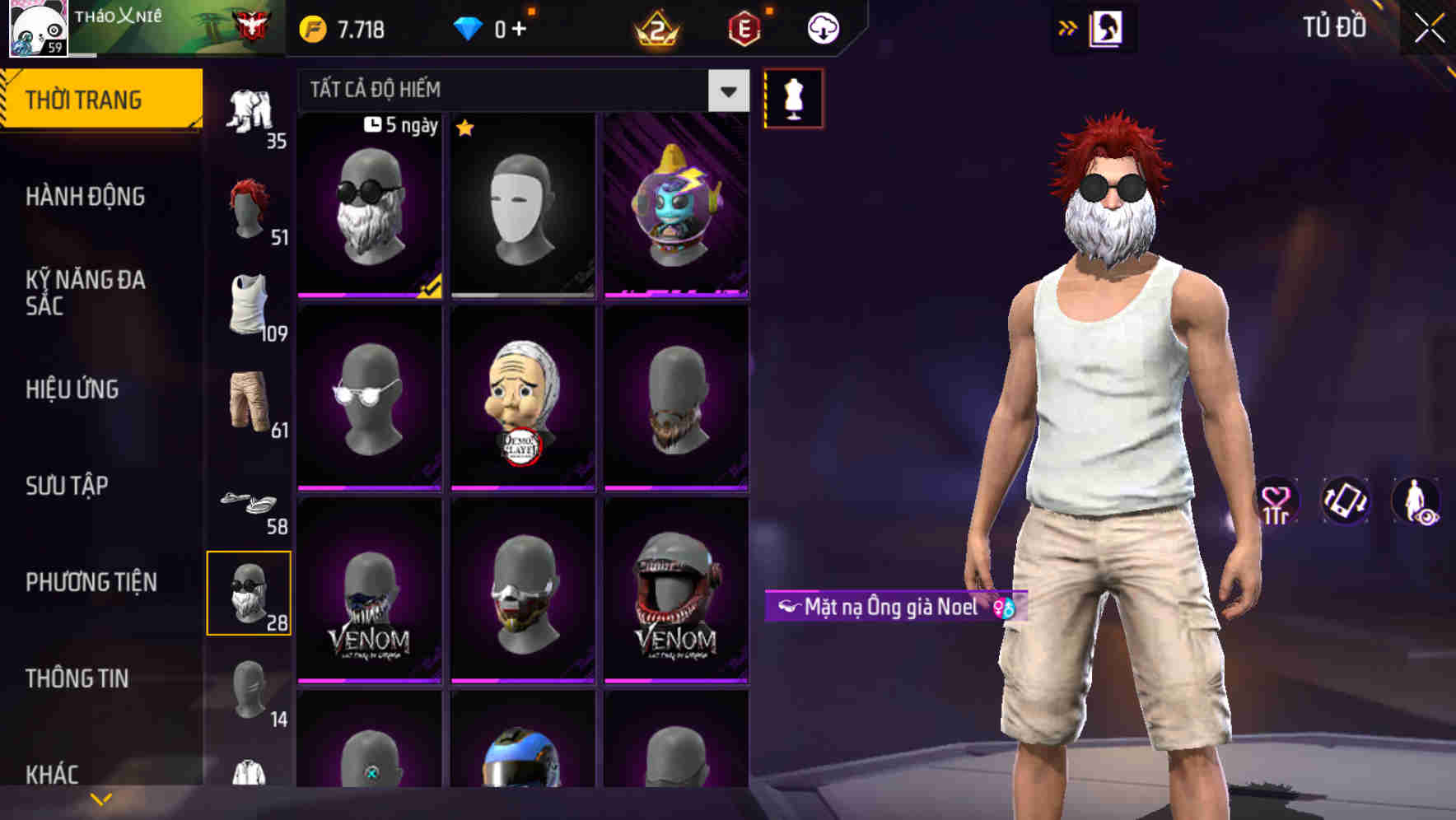Select the Venom open-mouth mask thumbnail
Screen dimensions: 1456x820
tap(675, 593)
